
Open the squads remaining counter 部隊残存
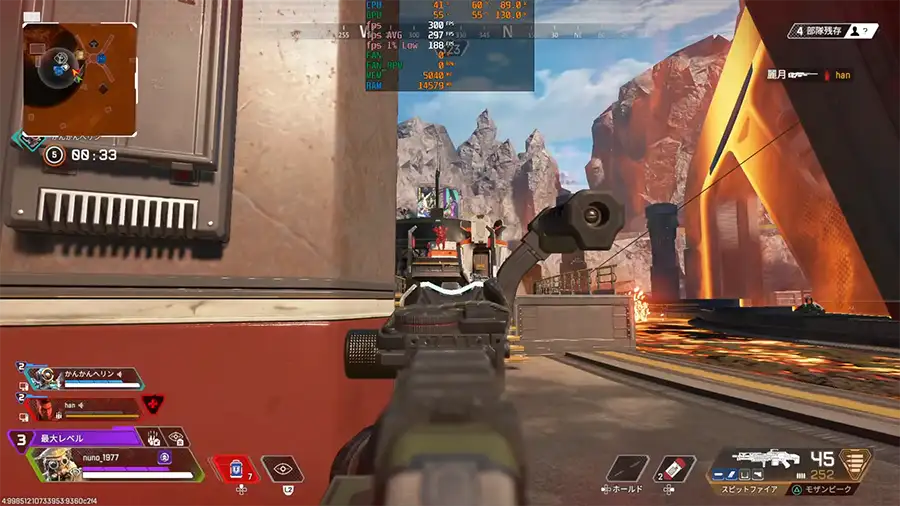(836, 31)
